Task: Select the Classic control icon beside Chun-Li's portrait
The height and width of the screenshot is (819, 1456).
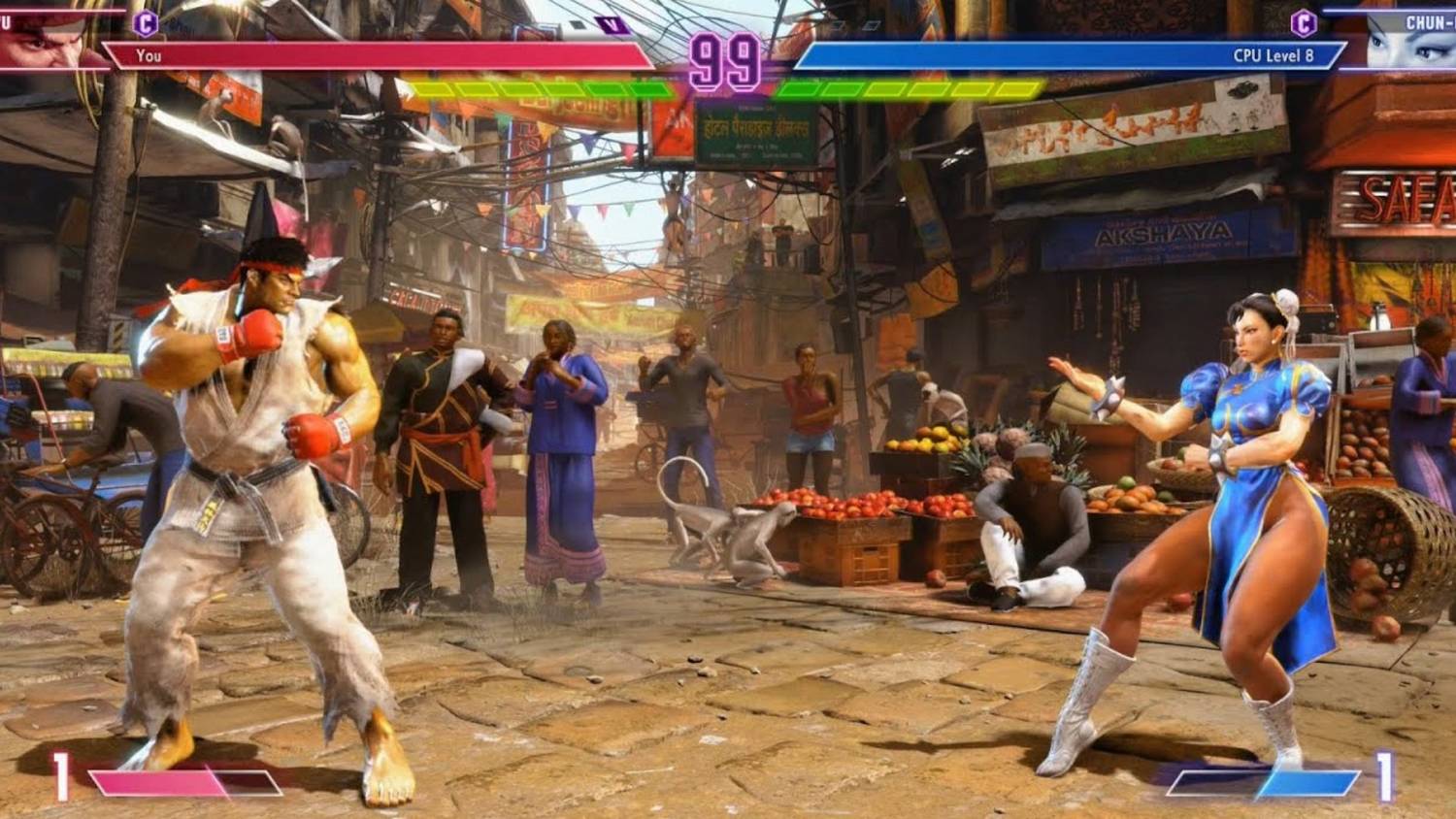Action: pos(1303,22)
